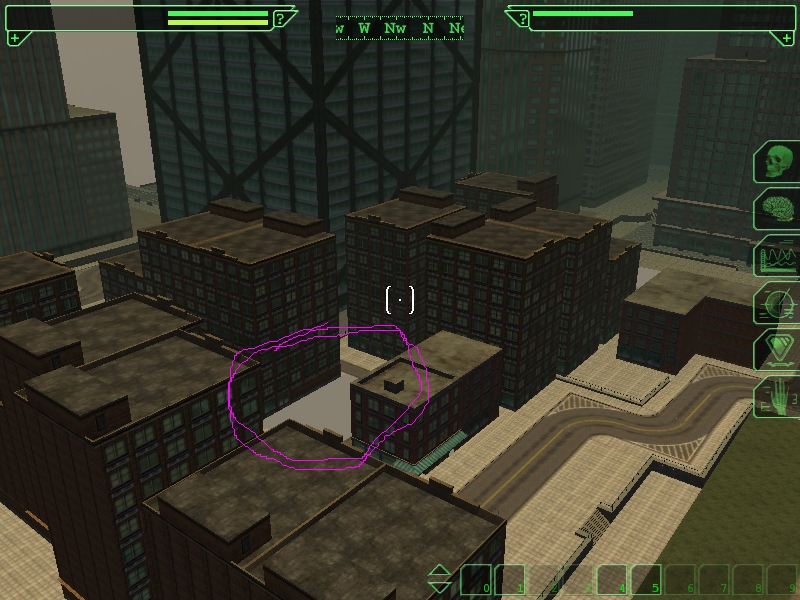800x600 pixels.
Task: Select hotbar slot 0
Action: click(476, 580)
